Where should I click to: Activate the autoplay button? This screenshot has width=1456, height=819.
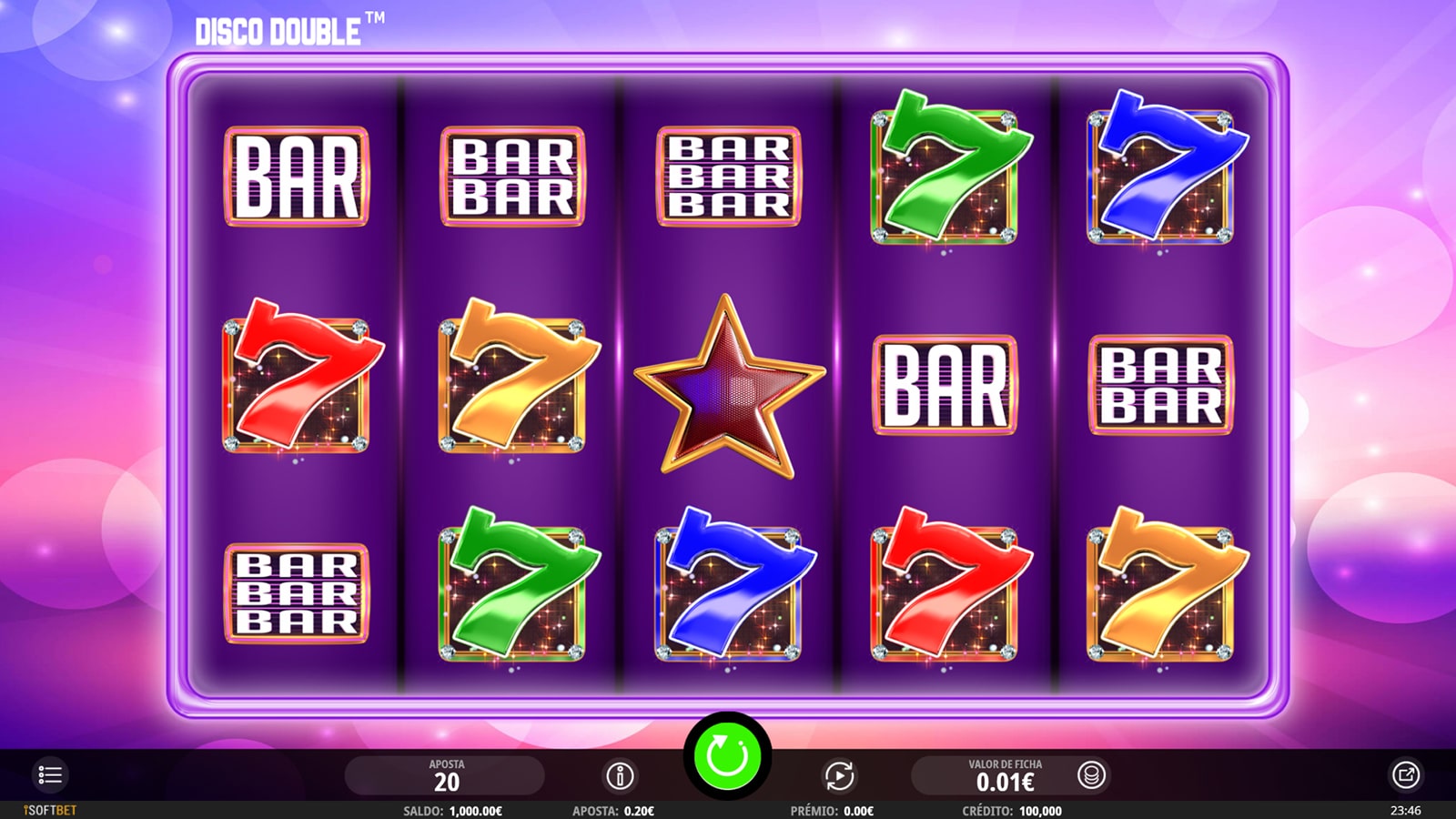pyautogui.click(x=839, y=775)
